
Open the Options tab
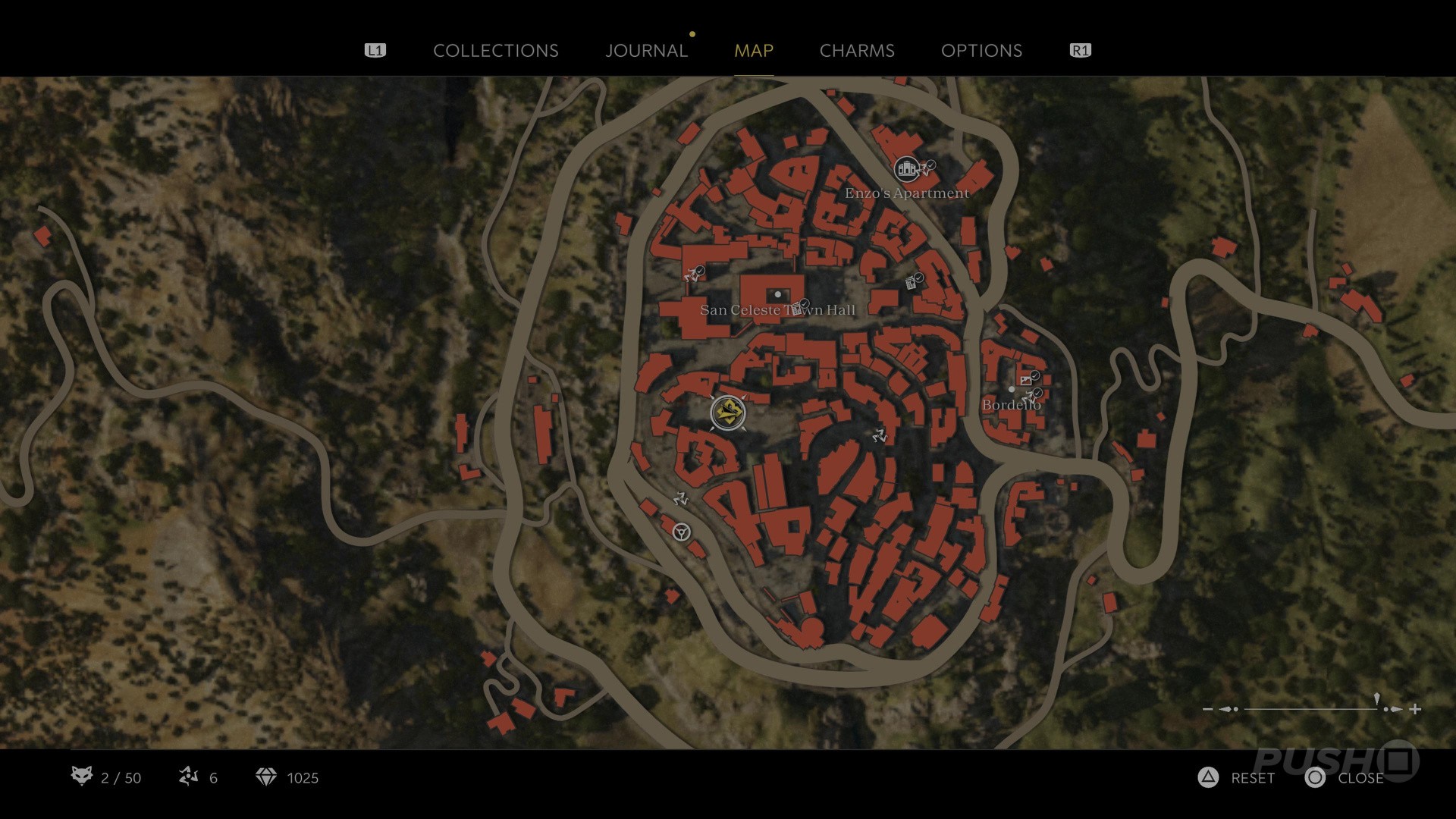tap(981, 51)
